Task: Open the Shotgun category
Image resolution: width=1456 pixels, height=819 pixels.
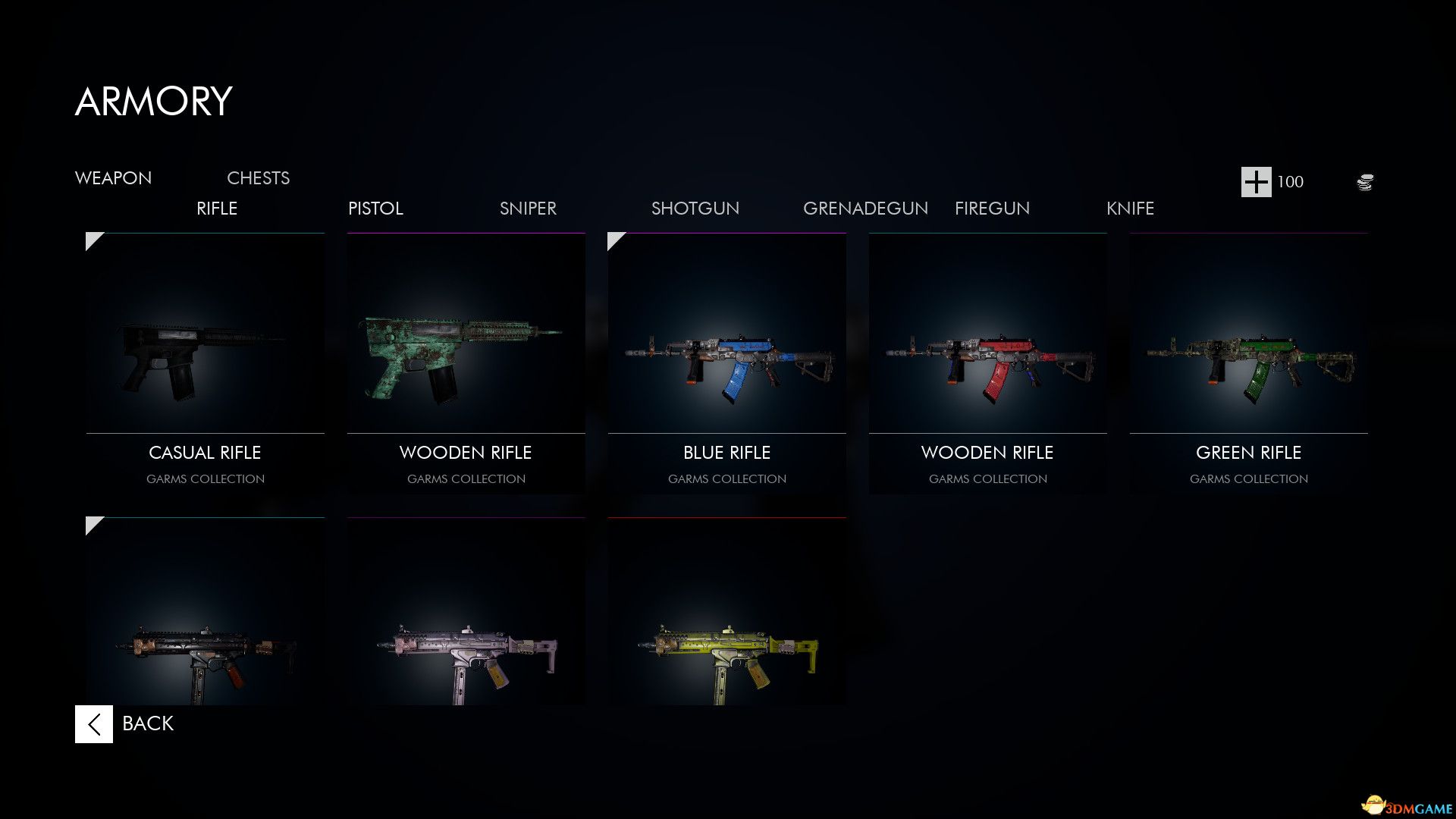Action: 695,209
